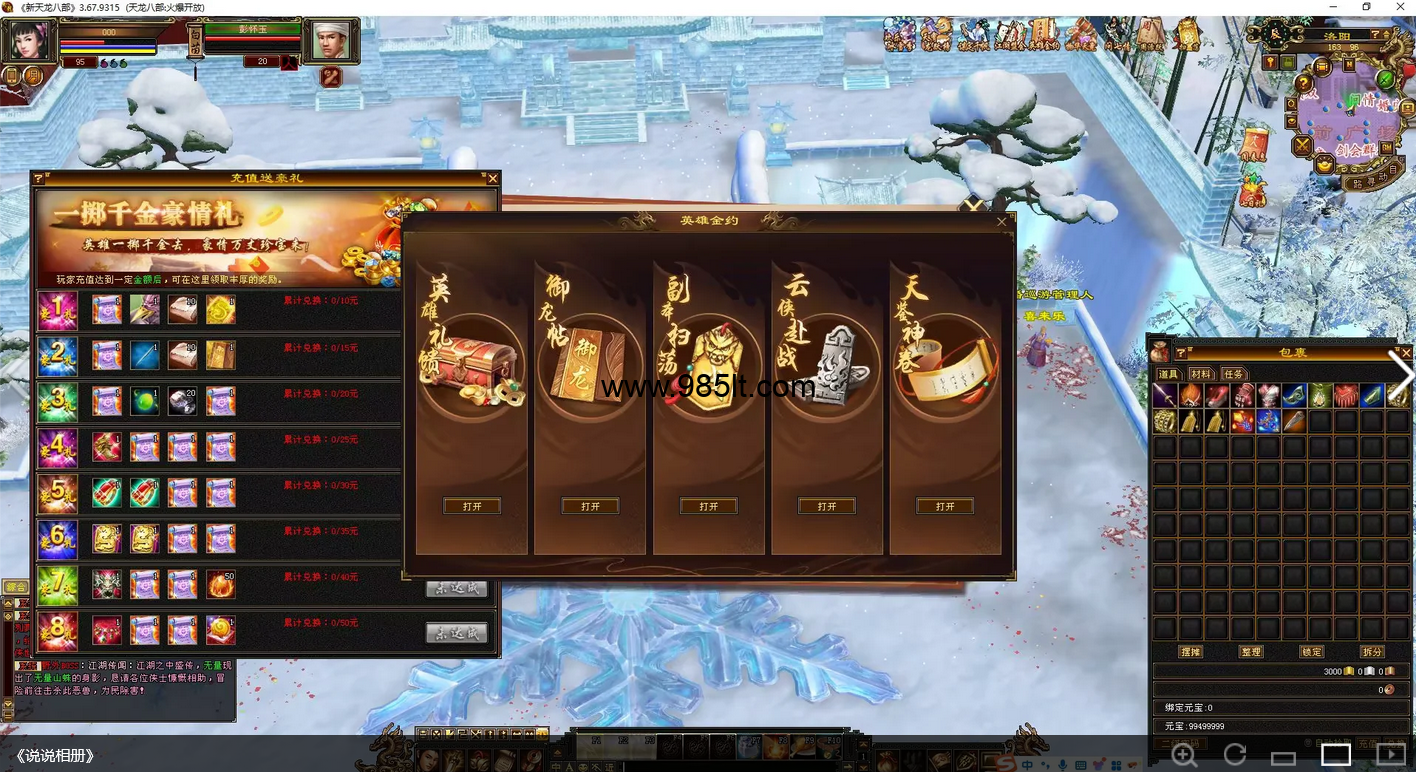Click the 拆分 split button in bag
This screenshot has width=1416, height=772.
point(1372,652)
